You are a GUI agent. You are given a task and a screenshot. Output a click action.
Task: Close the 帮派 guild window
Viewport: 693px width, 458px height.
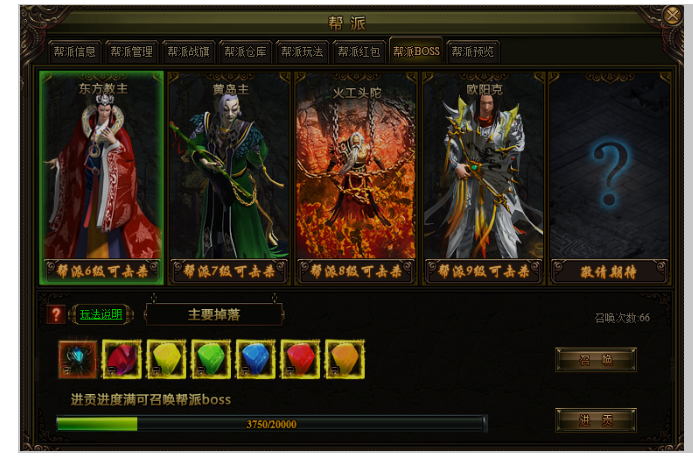click(673, 16)
